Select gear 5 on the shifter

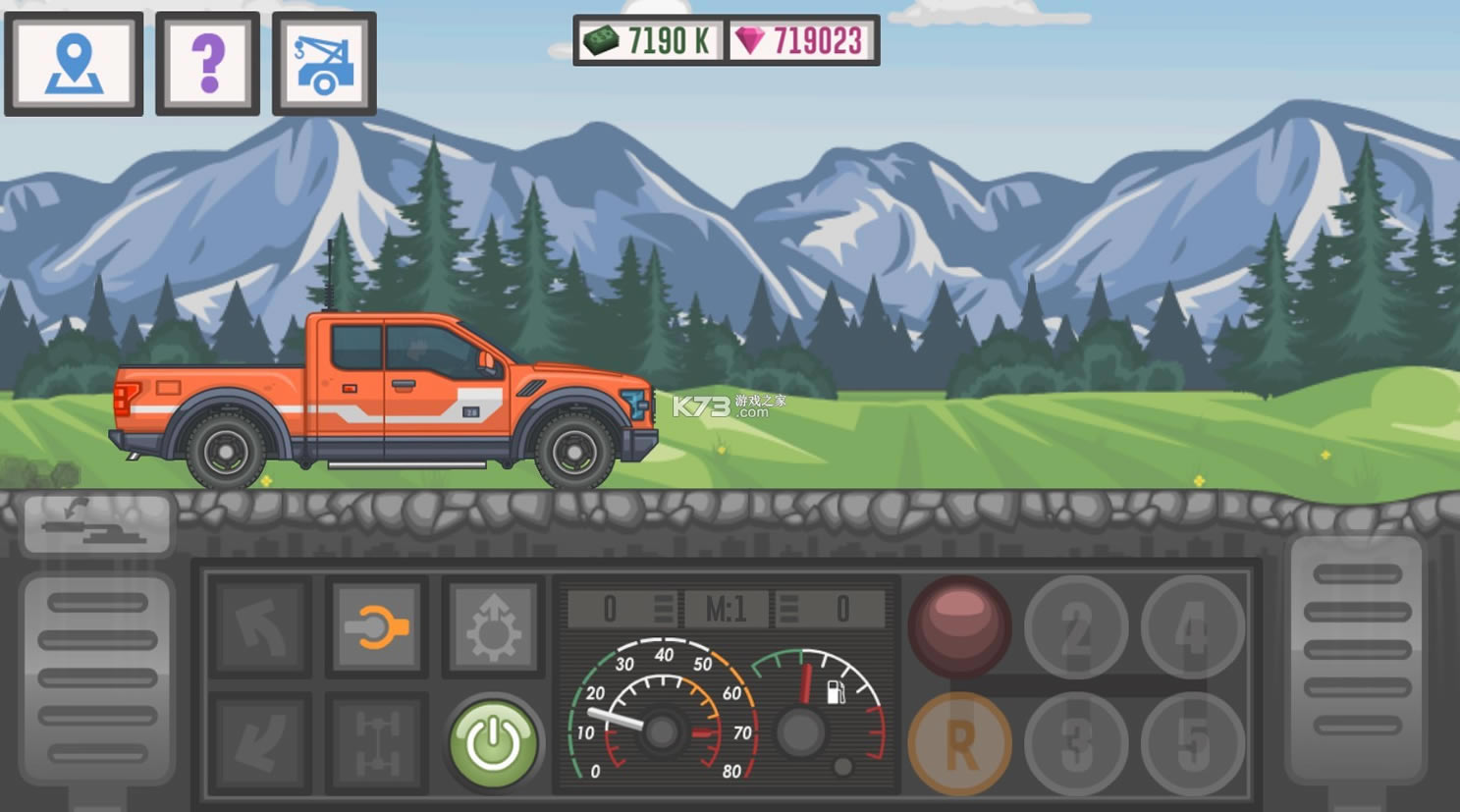click(x=1192, y=743)
